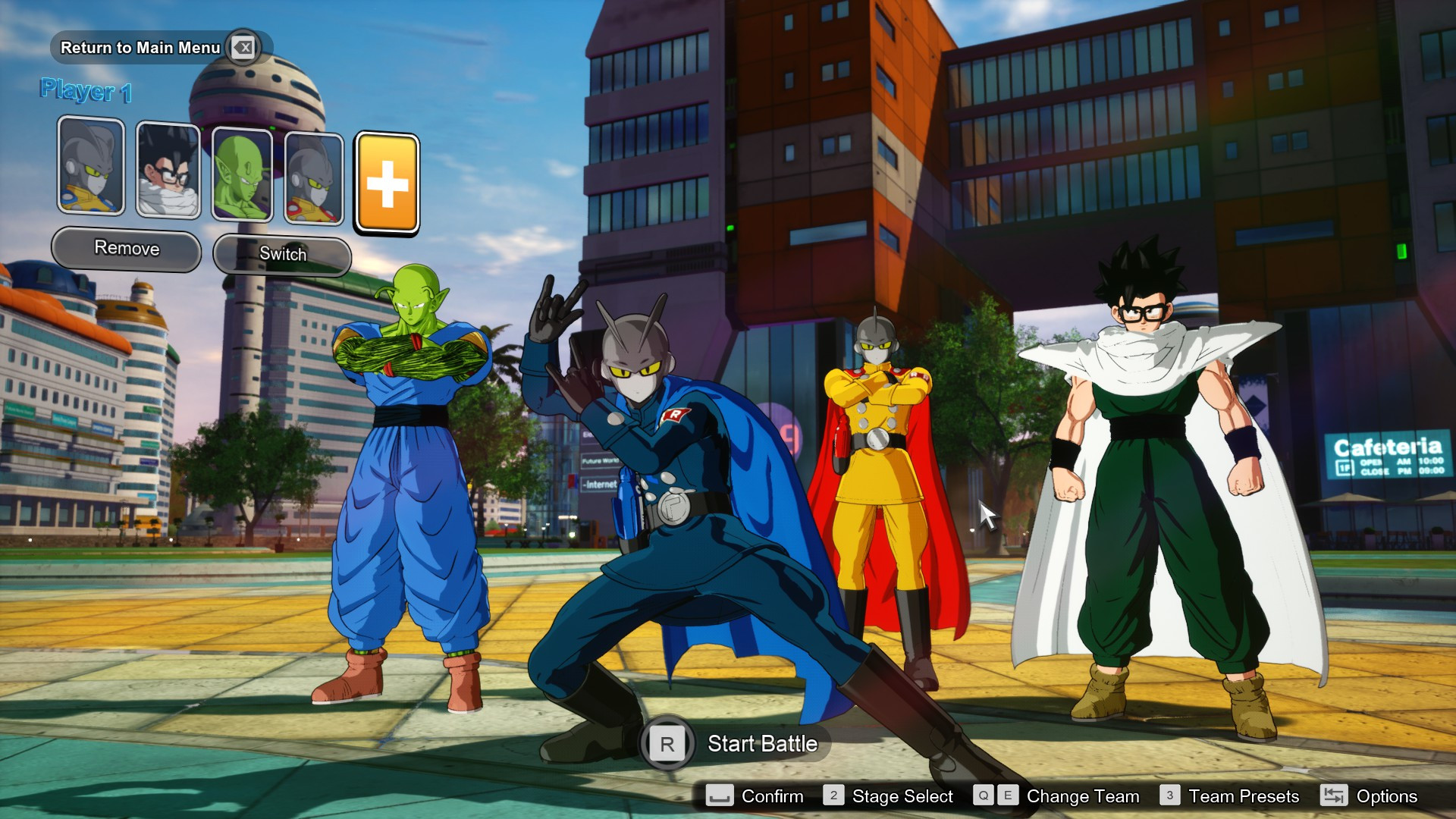This screenshot has height=819, width=1456.
Task: Click the orange plus icon to add a fighter
Action: [x=387, y=183]
